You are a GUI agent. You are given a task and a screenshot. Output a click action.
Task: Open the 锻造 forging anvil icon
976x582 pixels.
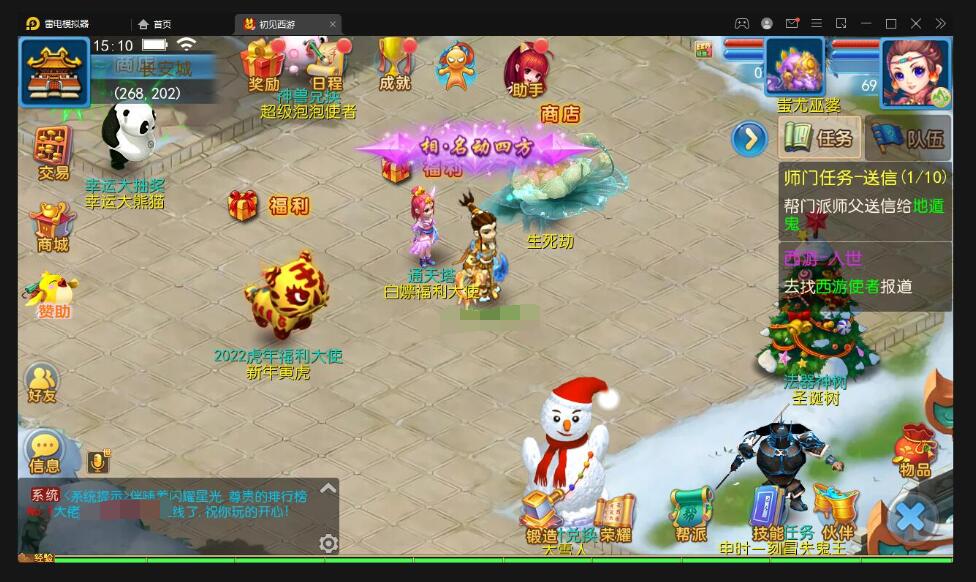point(542,516)
